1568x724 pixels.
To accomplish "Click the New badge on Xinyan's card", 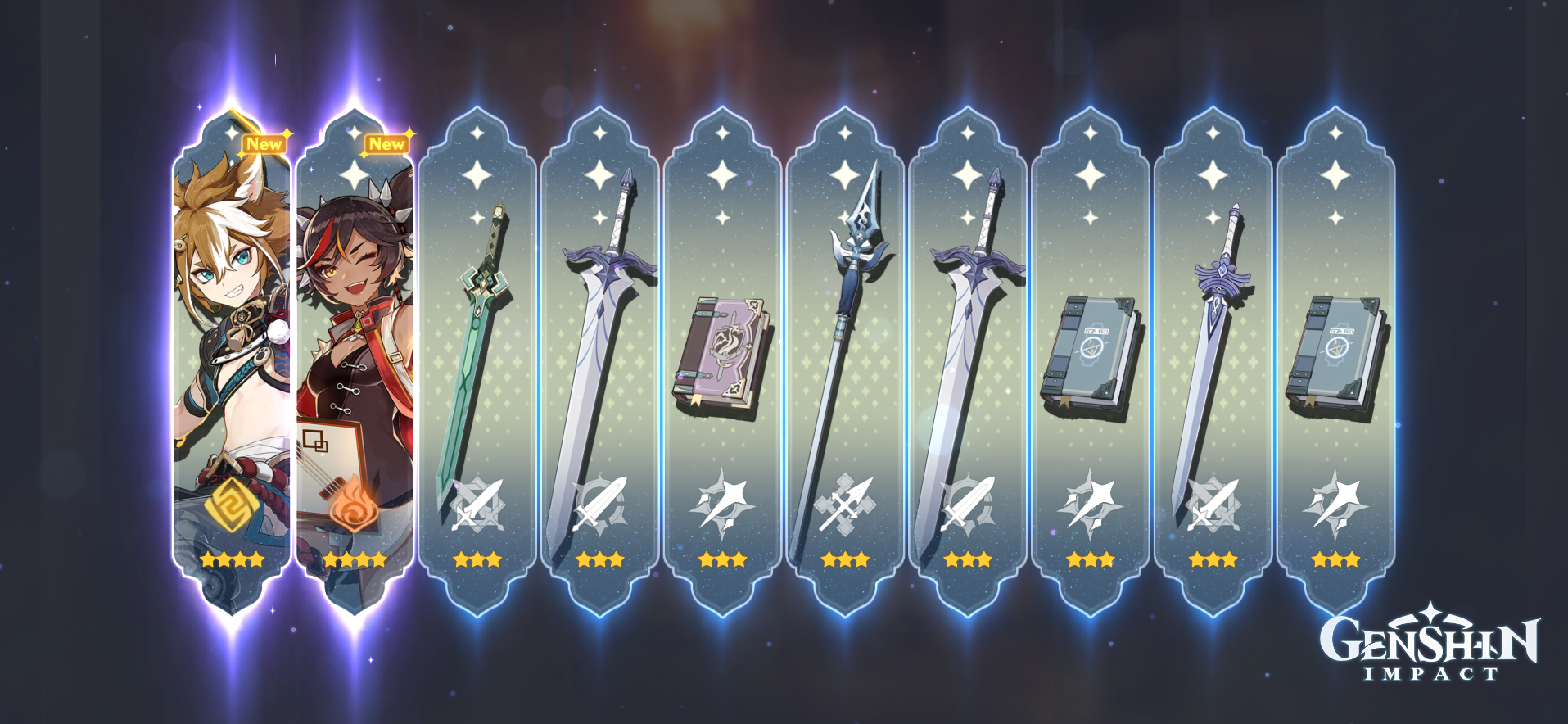I will 386,143.
